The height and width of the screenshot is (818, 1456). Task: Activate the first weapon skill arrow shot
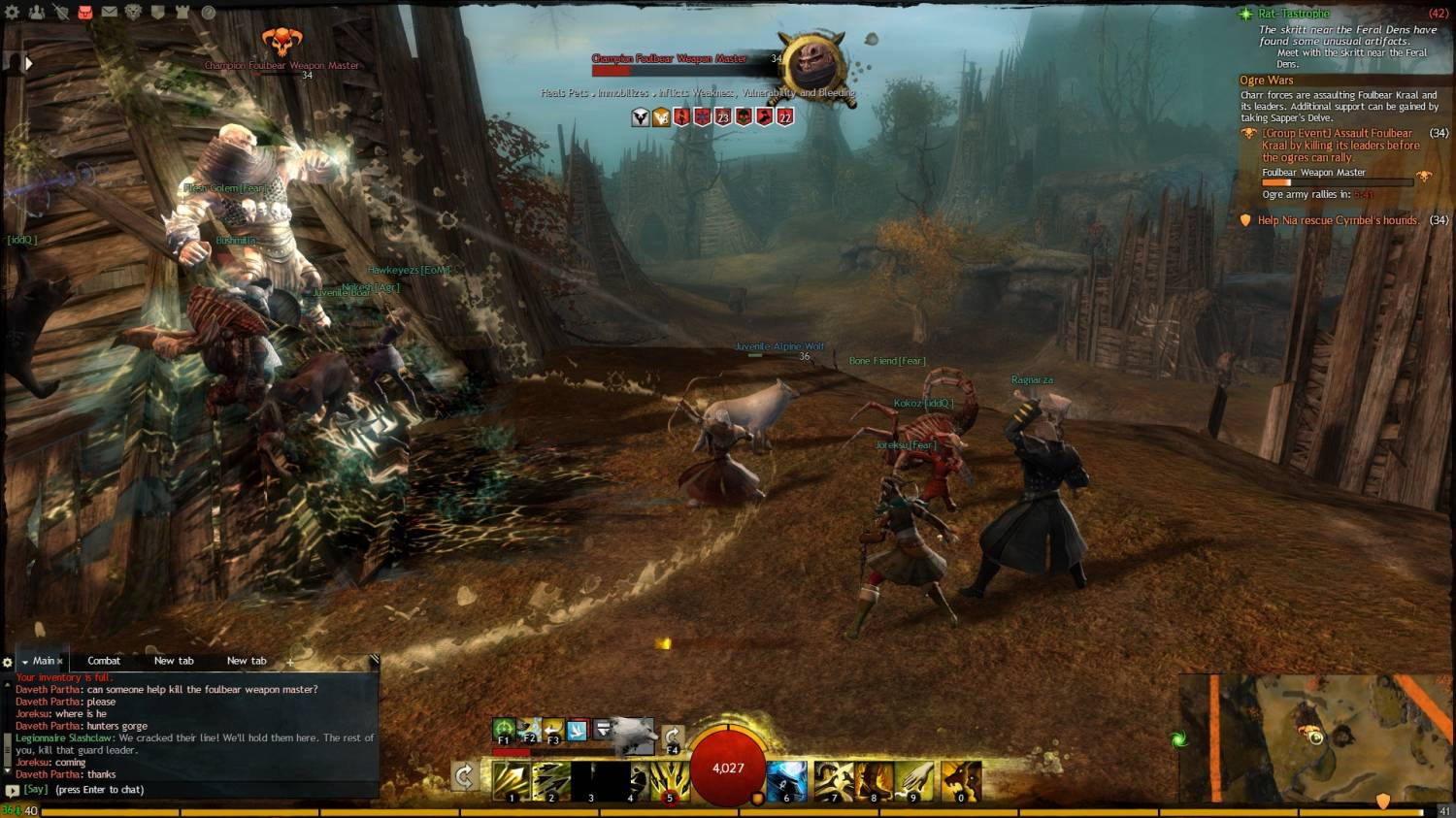[511, 780]
